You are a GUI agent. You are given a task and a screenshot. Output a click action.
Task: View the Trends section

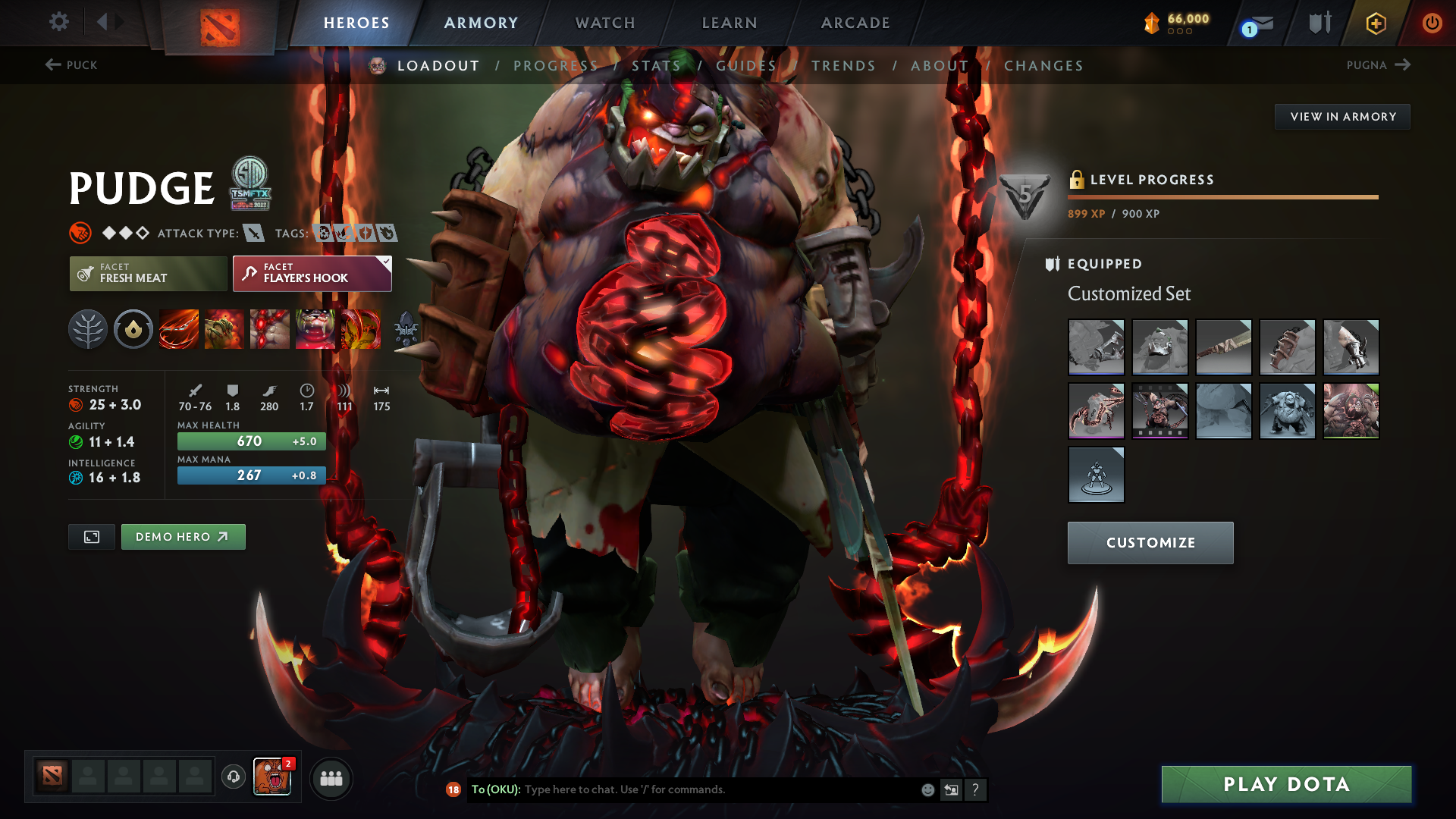(843, 66)
